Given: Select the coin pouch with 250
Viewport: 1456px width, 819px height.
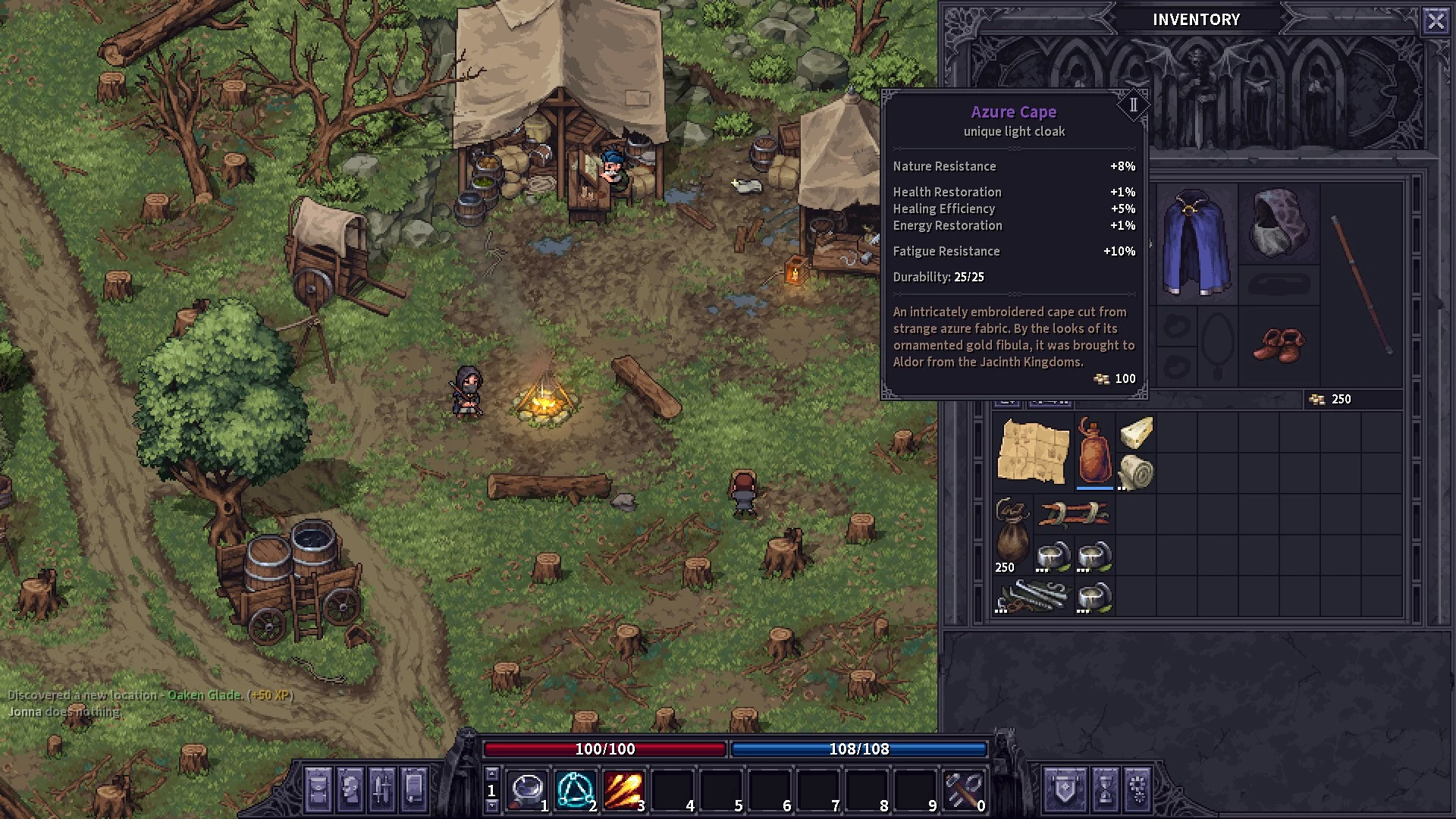Looking at the screenshot, I should [1012, 533].
